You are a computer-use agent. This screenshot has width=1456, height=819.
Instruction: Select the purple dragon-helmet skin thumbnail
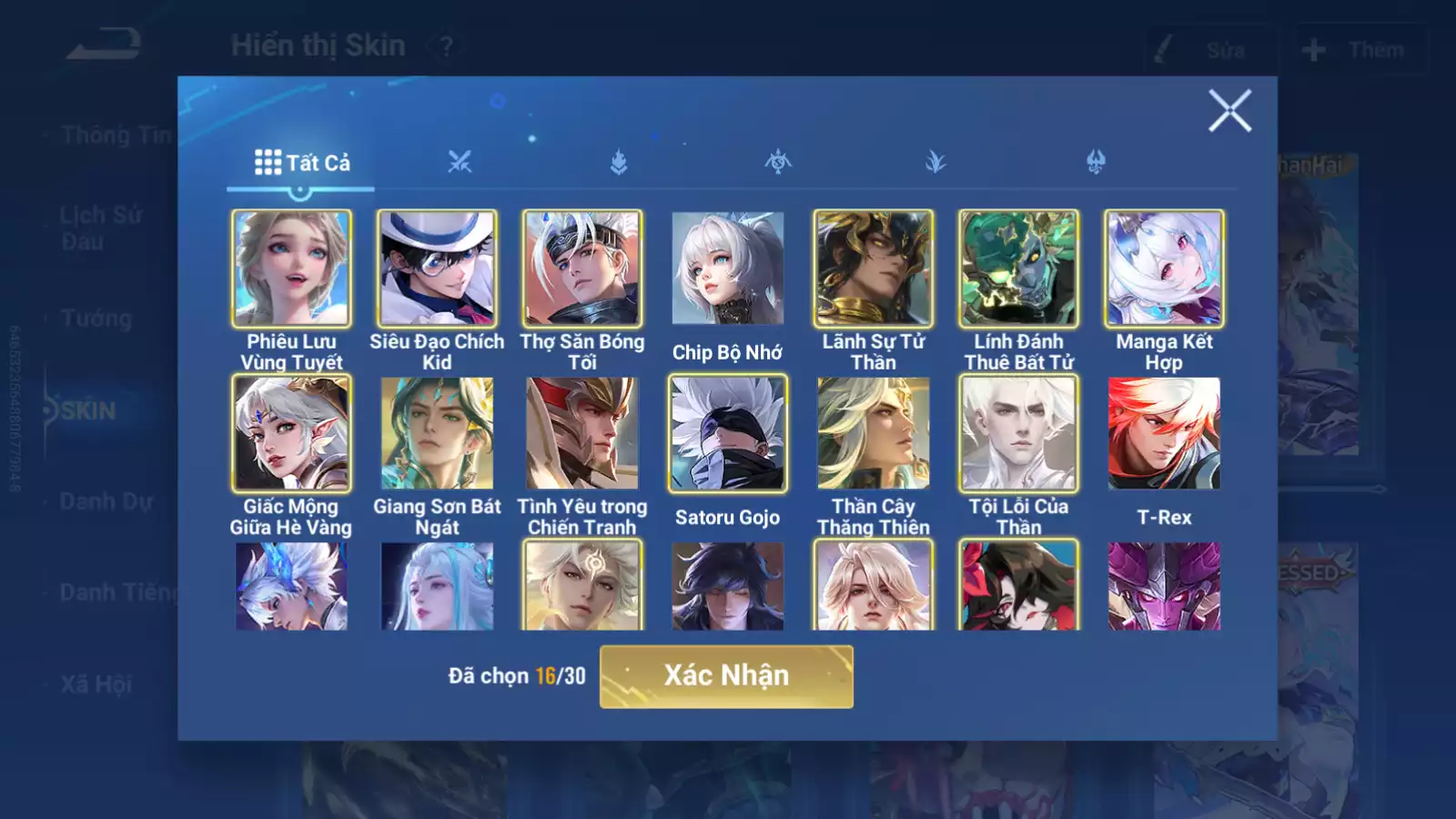pyautogui.click(x=1164, y=586)
